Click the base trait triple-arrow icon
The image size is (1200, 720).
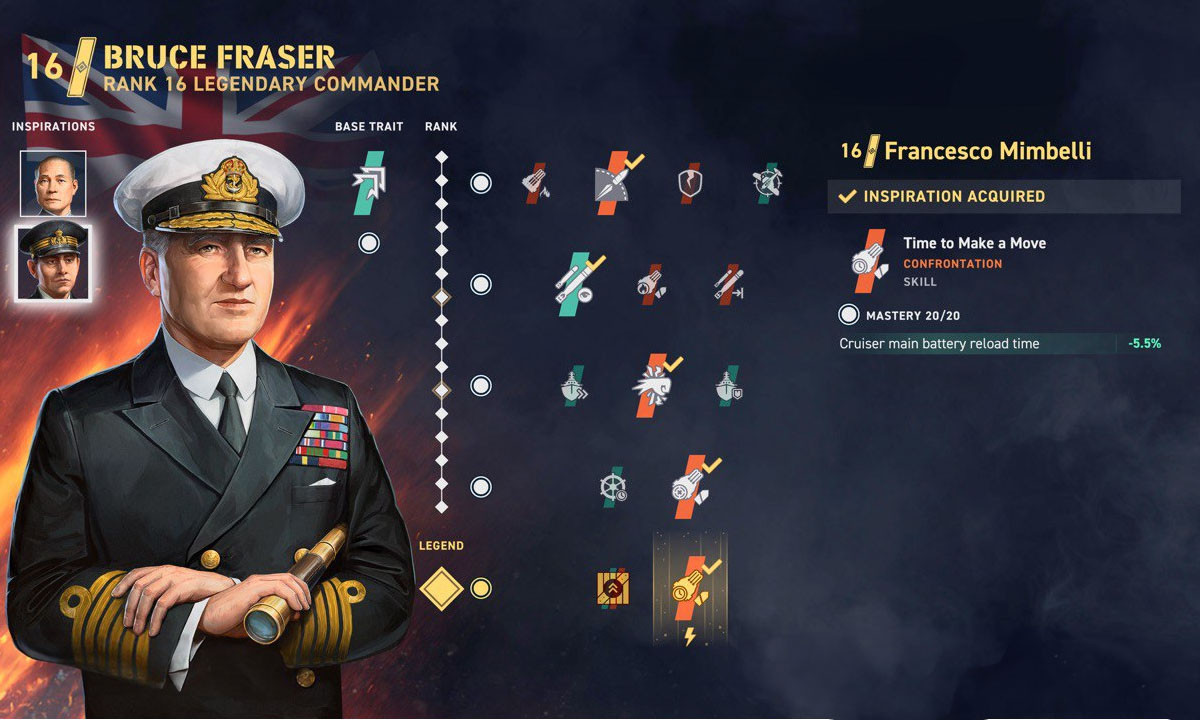369,183
